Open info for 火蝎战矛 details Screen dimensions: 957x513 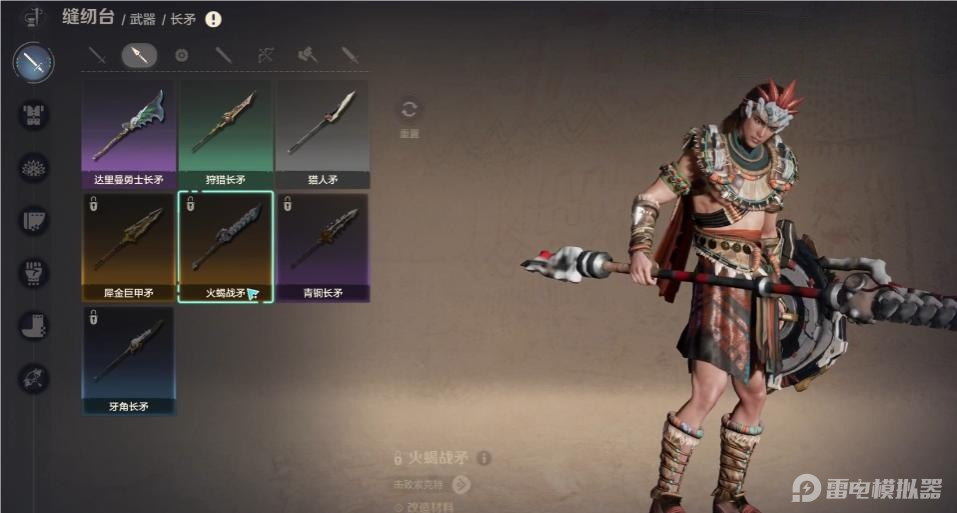coord(484,458)
